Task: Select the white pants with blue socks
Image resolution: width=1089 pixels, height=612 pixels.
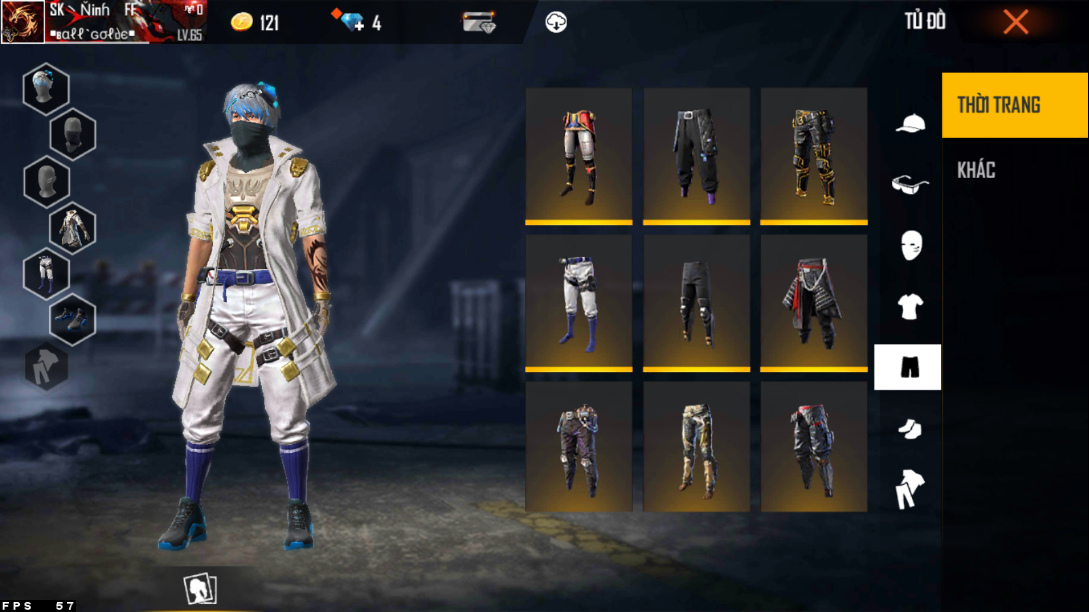Action: point(579,301)
